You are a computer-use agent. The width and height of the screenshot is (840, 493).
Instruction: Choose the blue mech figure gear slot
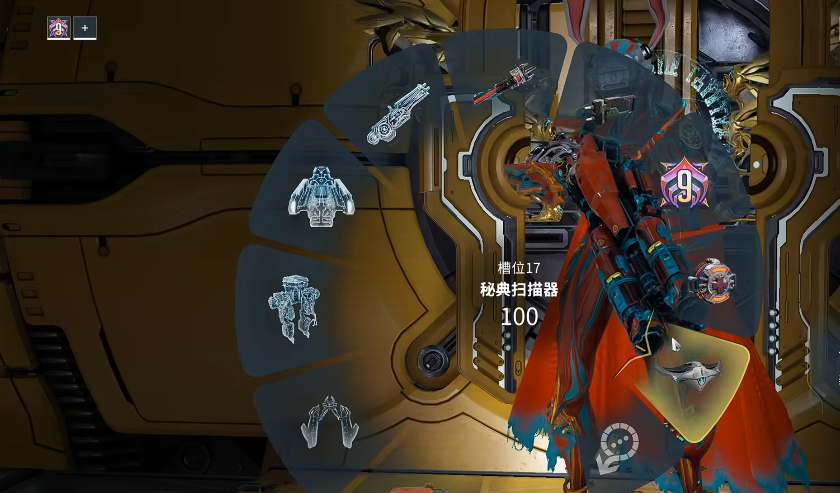[294, 305]
